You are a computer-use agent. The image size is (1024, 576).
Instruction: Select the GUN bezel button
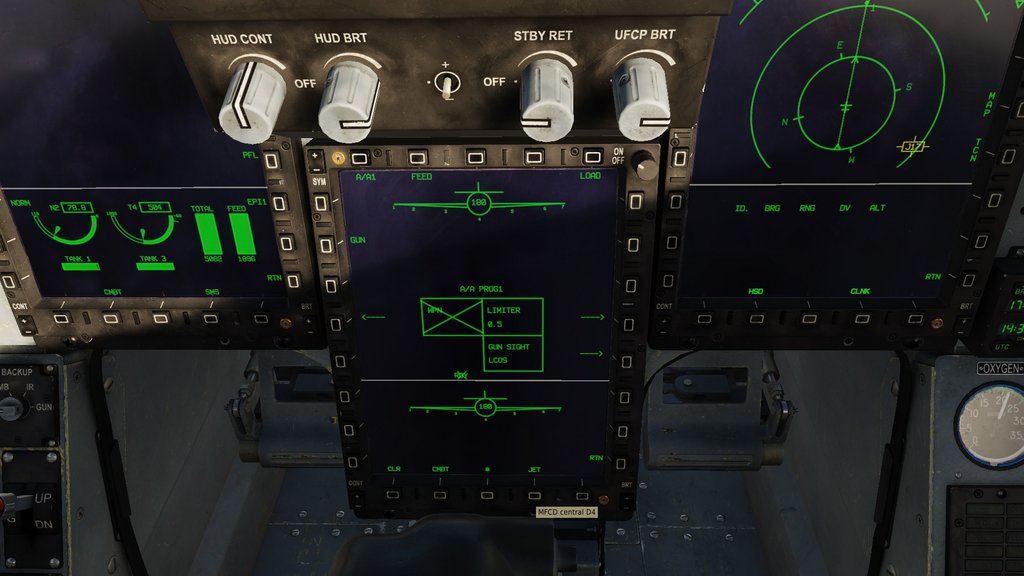322,241
